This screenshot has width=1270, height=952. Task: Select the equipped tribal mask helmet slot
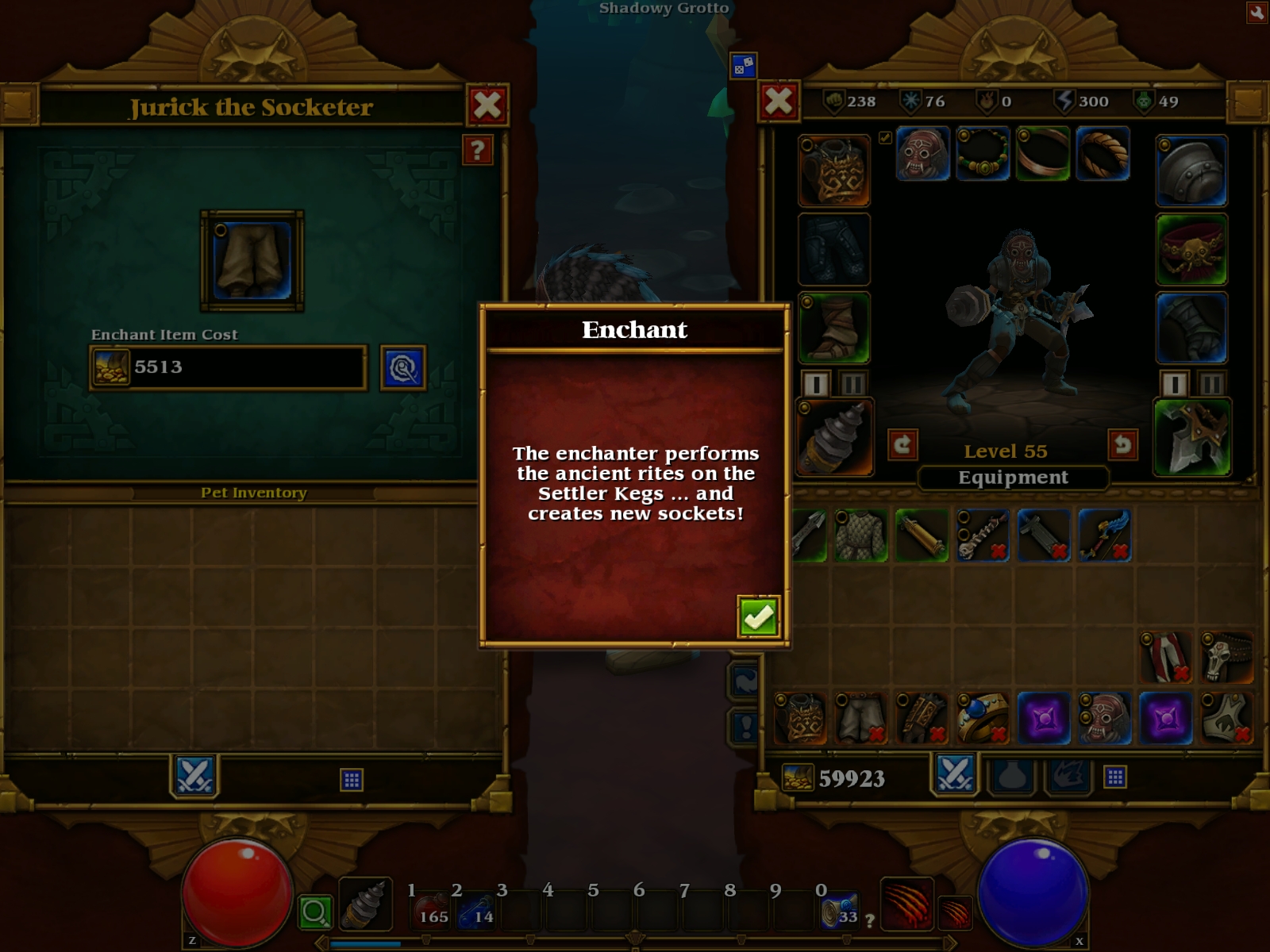coord(923,154)
